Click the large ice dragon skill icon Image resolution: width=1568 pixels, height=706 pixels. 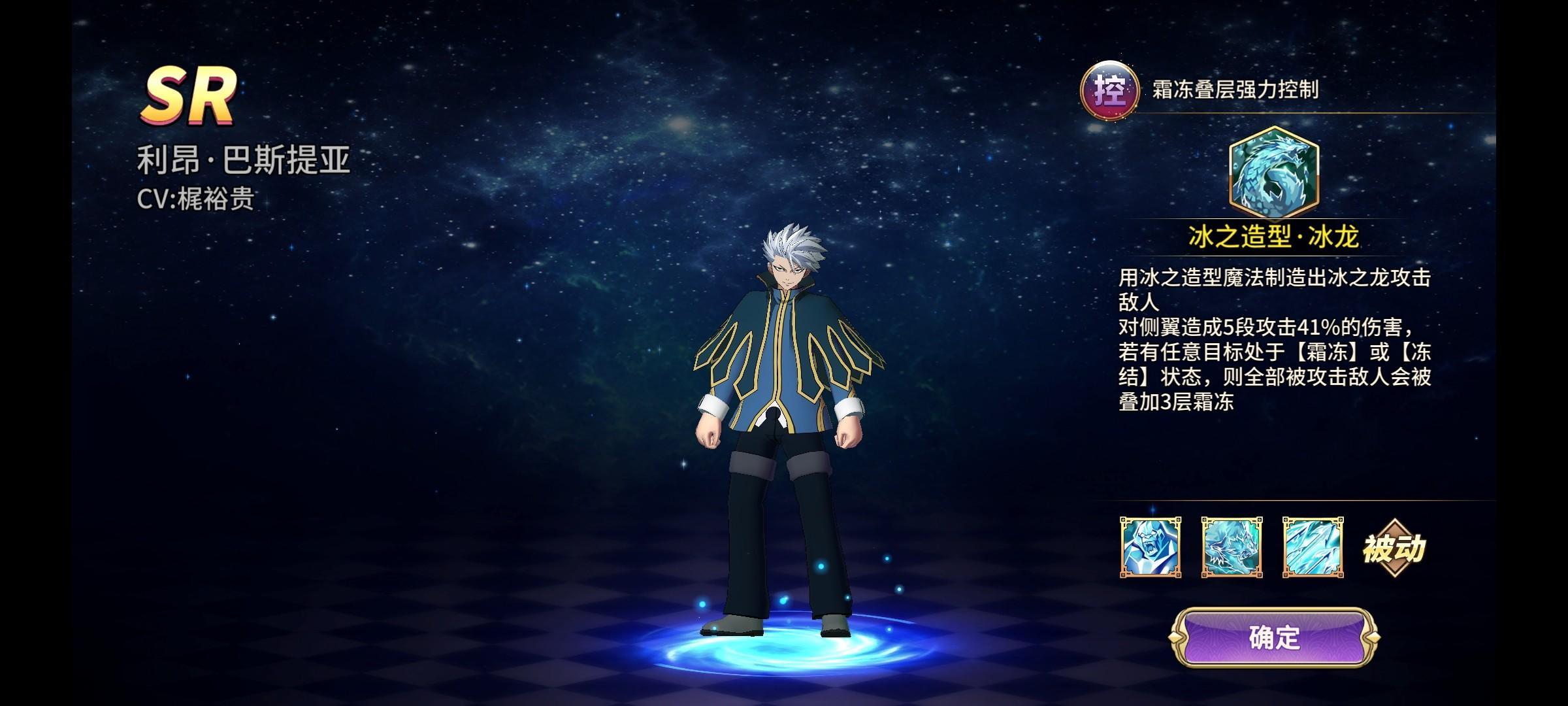1273,175
